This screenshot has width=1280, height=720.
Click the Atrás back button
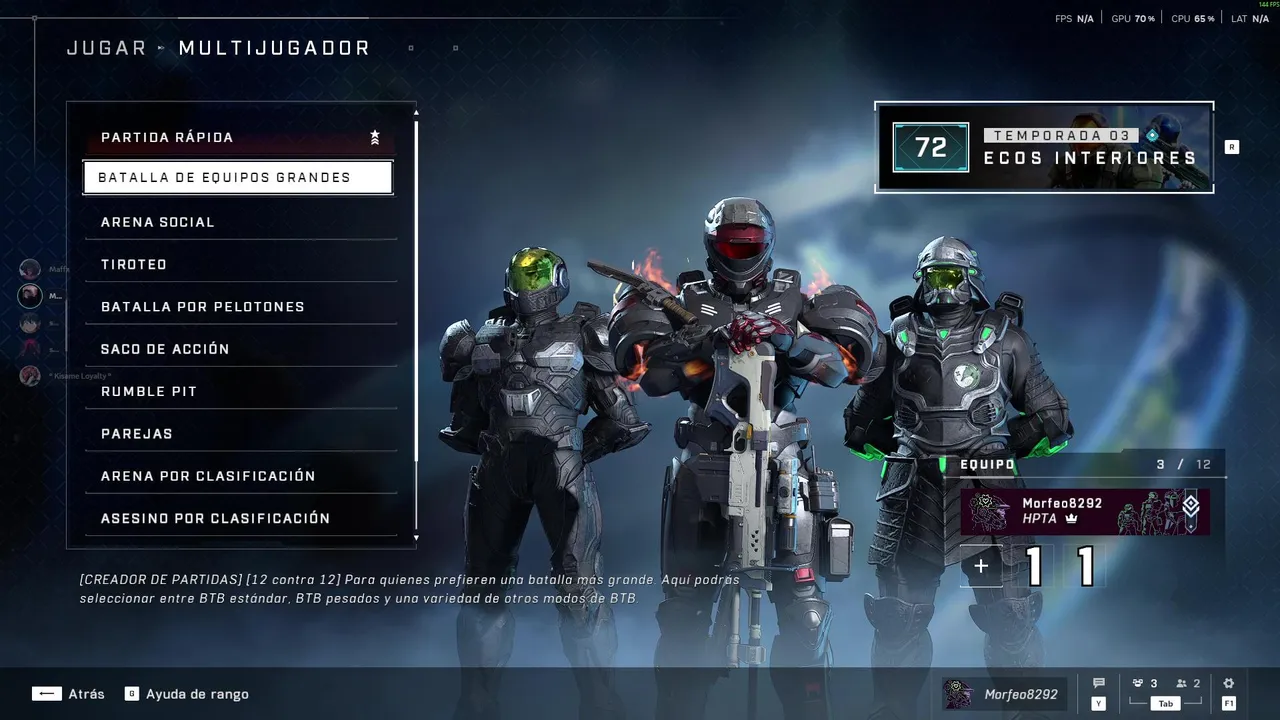point(68,694)
